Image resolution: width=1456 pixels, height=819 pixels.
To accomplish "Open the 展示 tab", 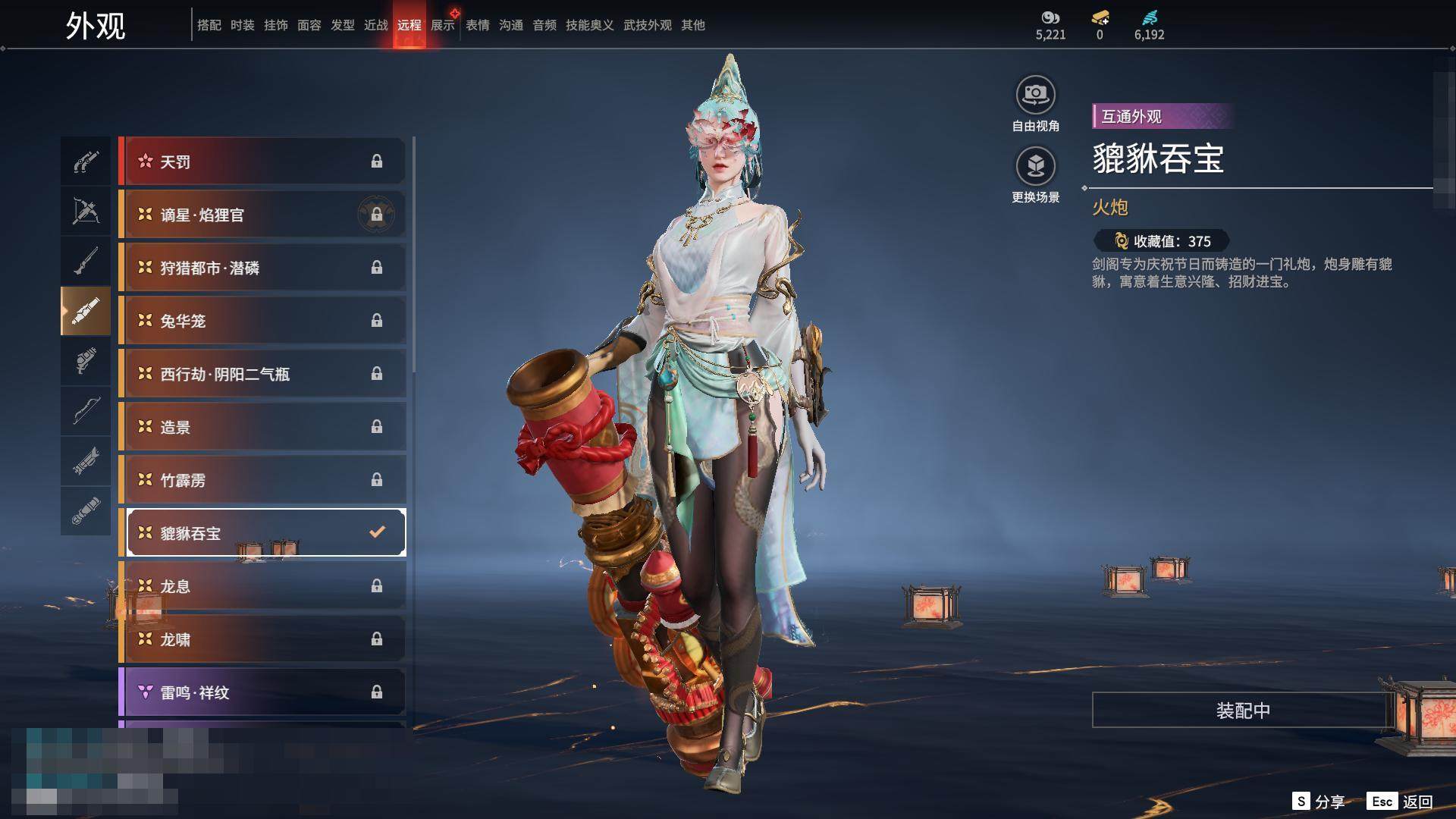I will point(443,25).
